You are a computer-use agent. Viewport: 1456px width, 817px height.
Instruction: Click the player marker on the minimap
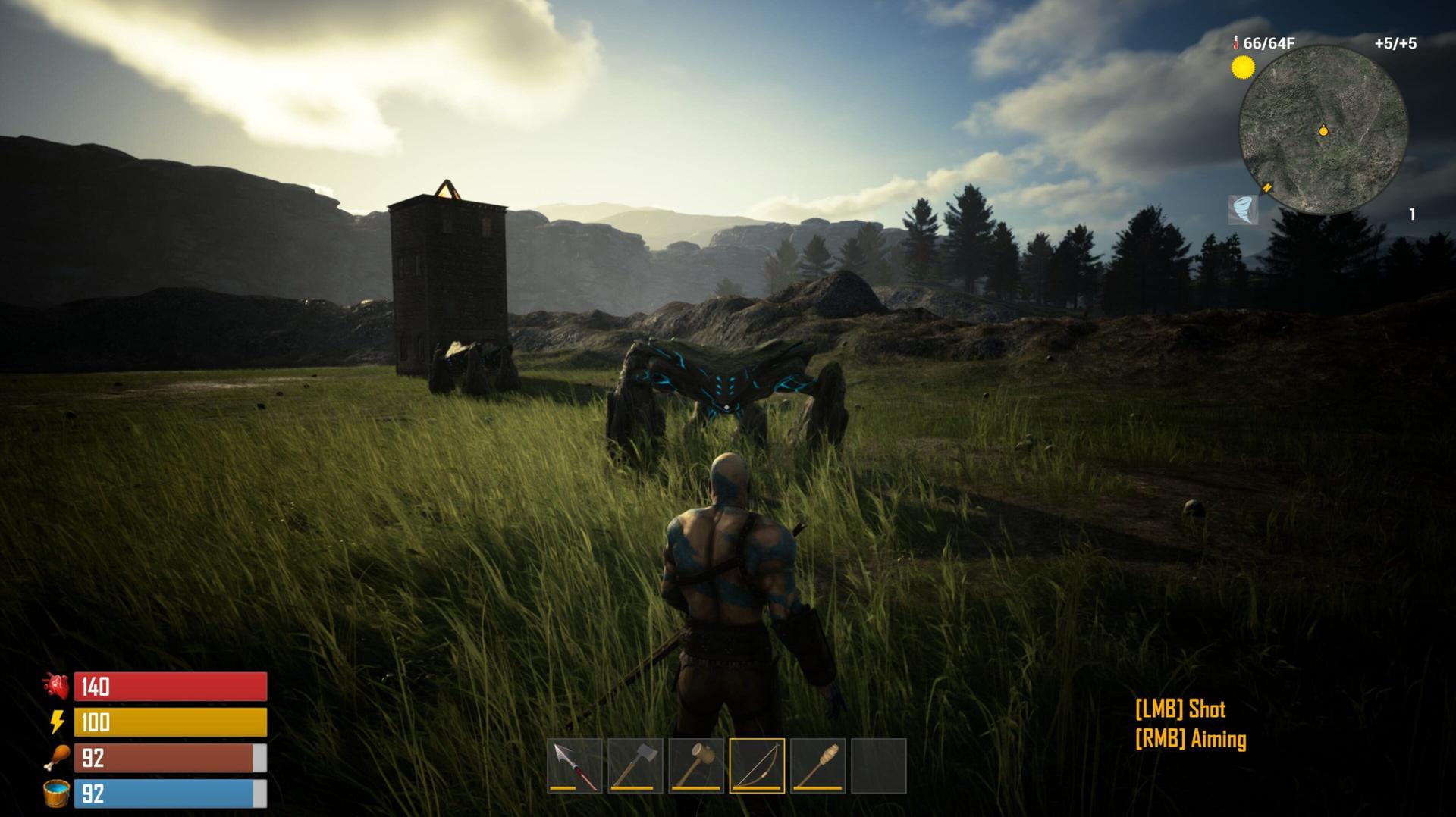coord(1323,131)
